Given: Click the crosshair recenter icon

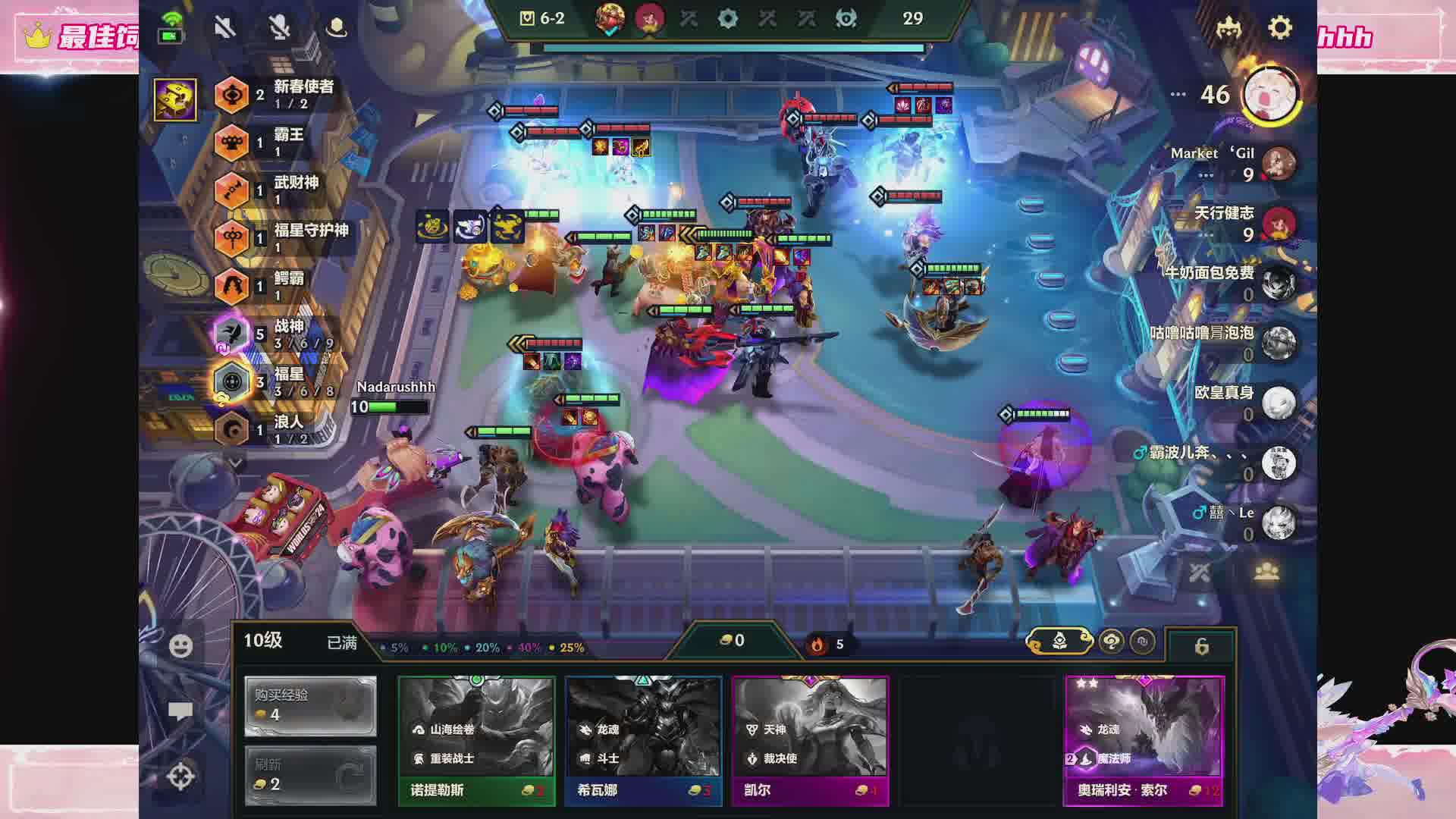Looking at the screenshot, I should point(180,777).
